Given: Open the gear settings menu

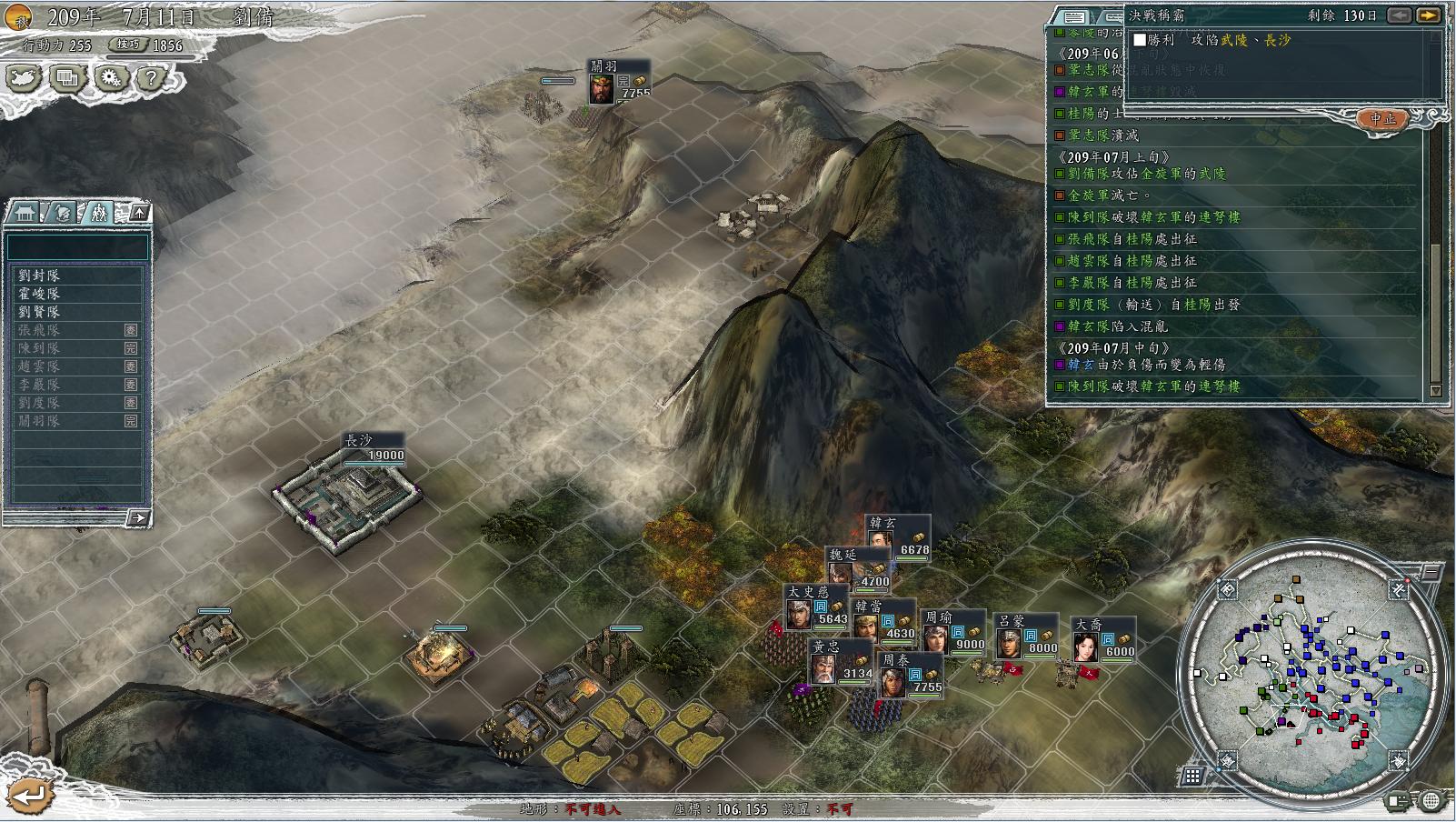Looking at the screenshot, I should (x=110, y=78).
